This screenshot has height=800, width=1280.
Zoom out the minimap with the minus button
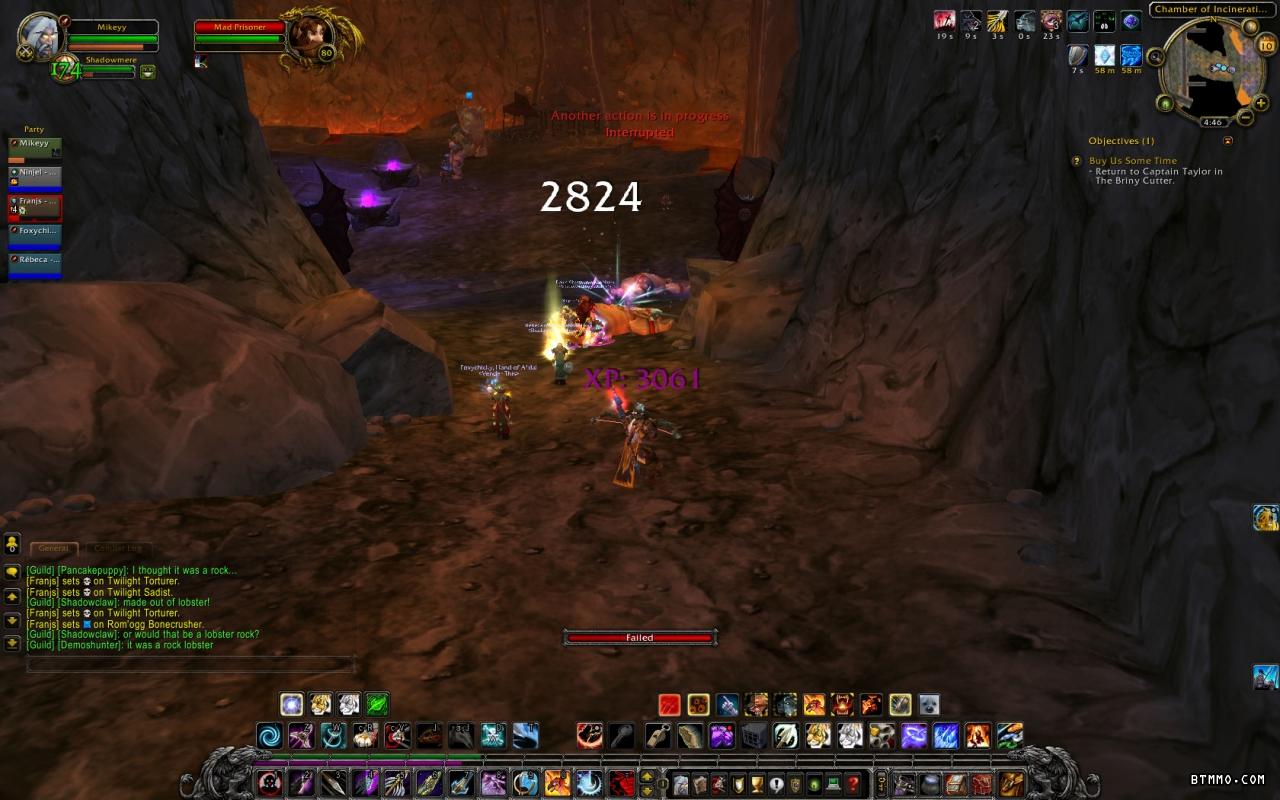[1246, 118]
